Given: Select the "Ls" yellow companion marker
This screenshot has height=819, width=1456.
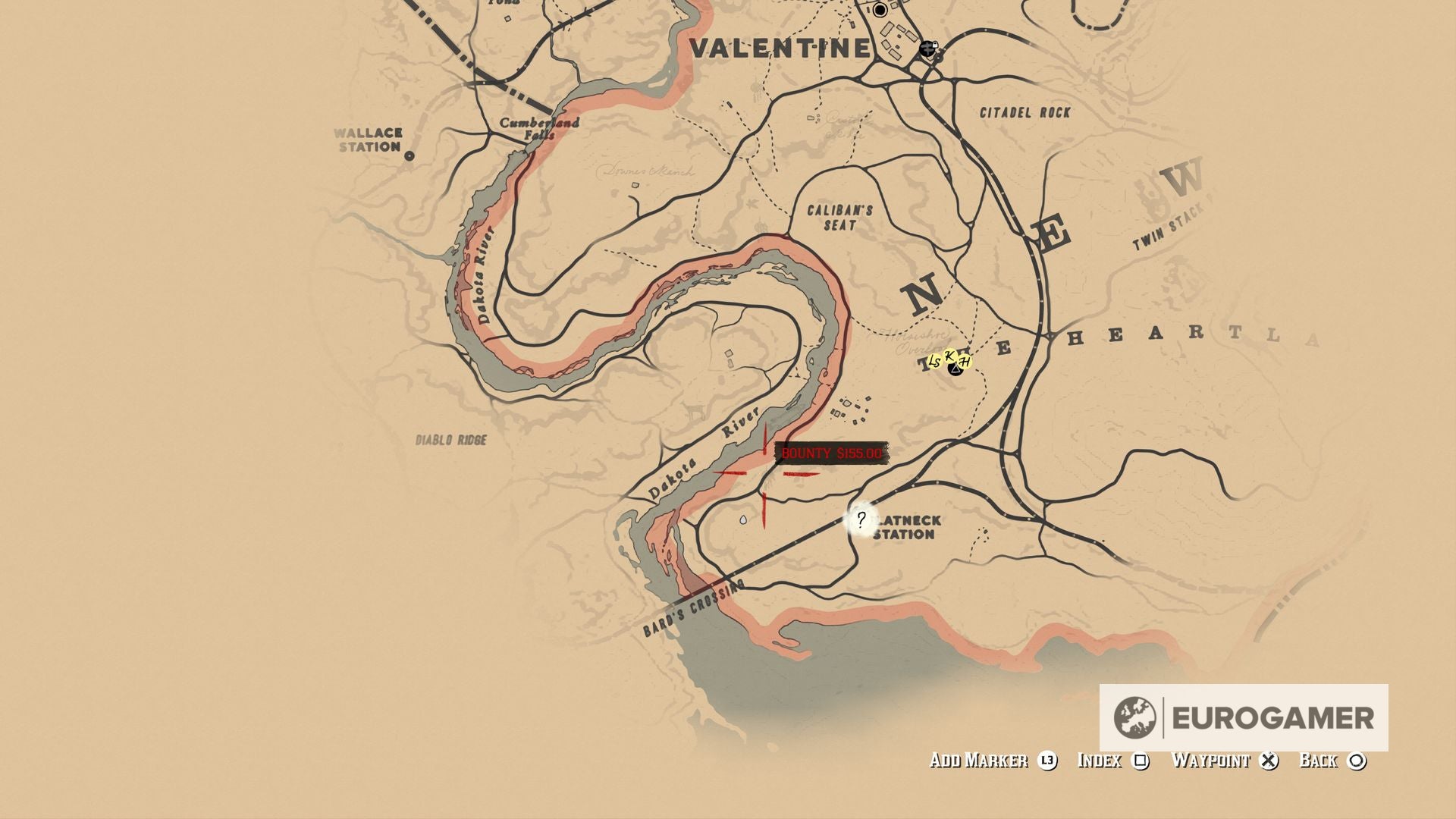Looking at the screenshot, I should point(935,361).
